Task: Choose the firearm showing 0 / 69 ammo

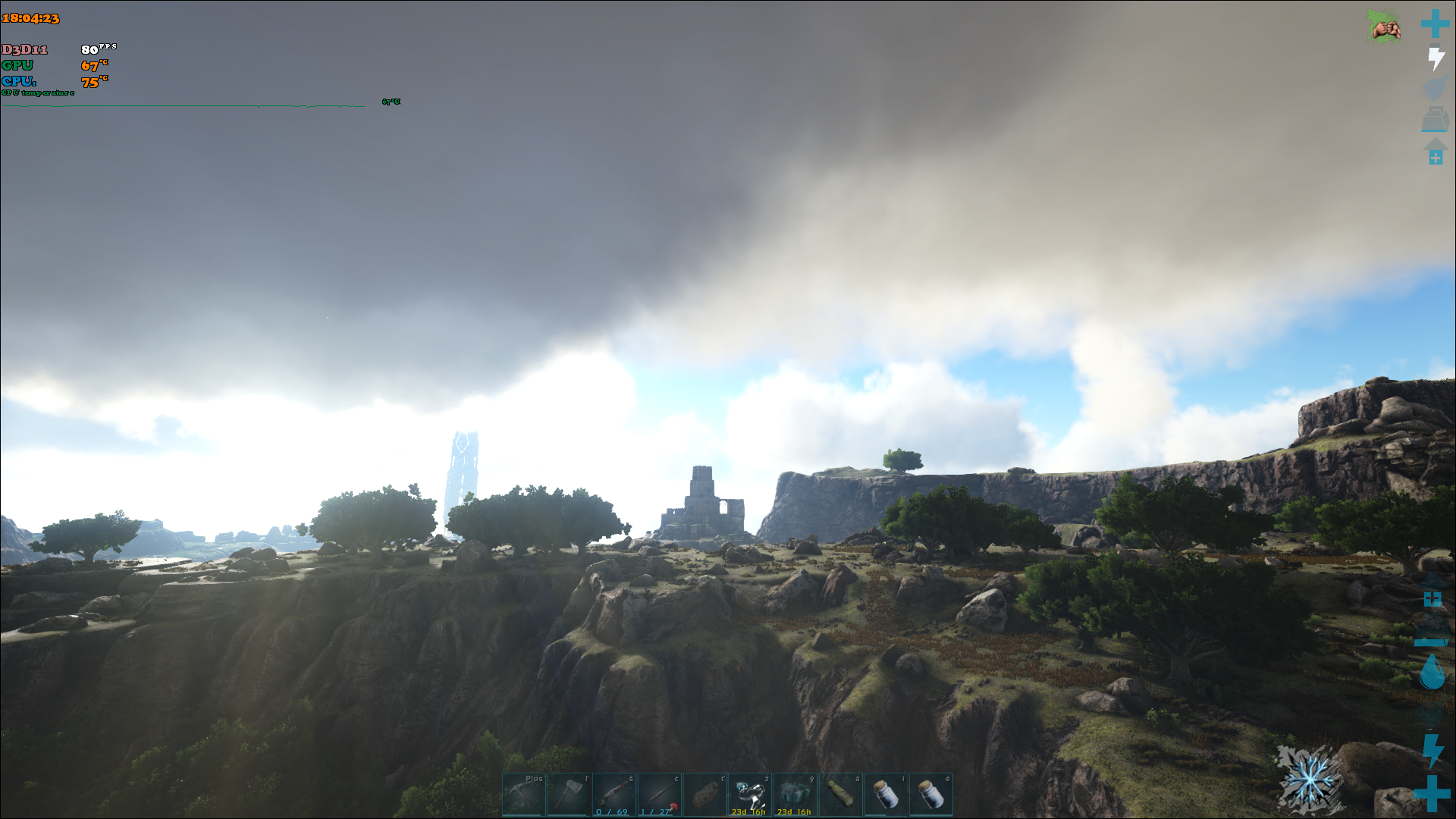Action: pos(614,794)
